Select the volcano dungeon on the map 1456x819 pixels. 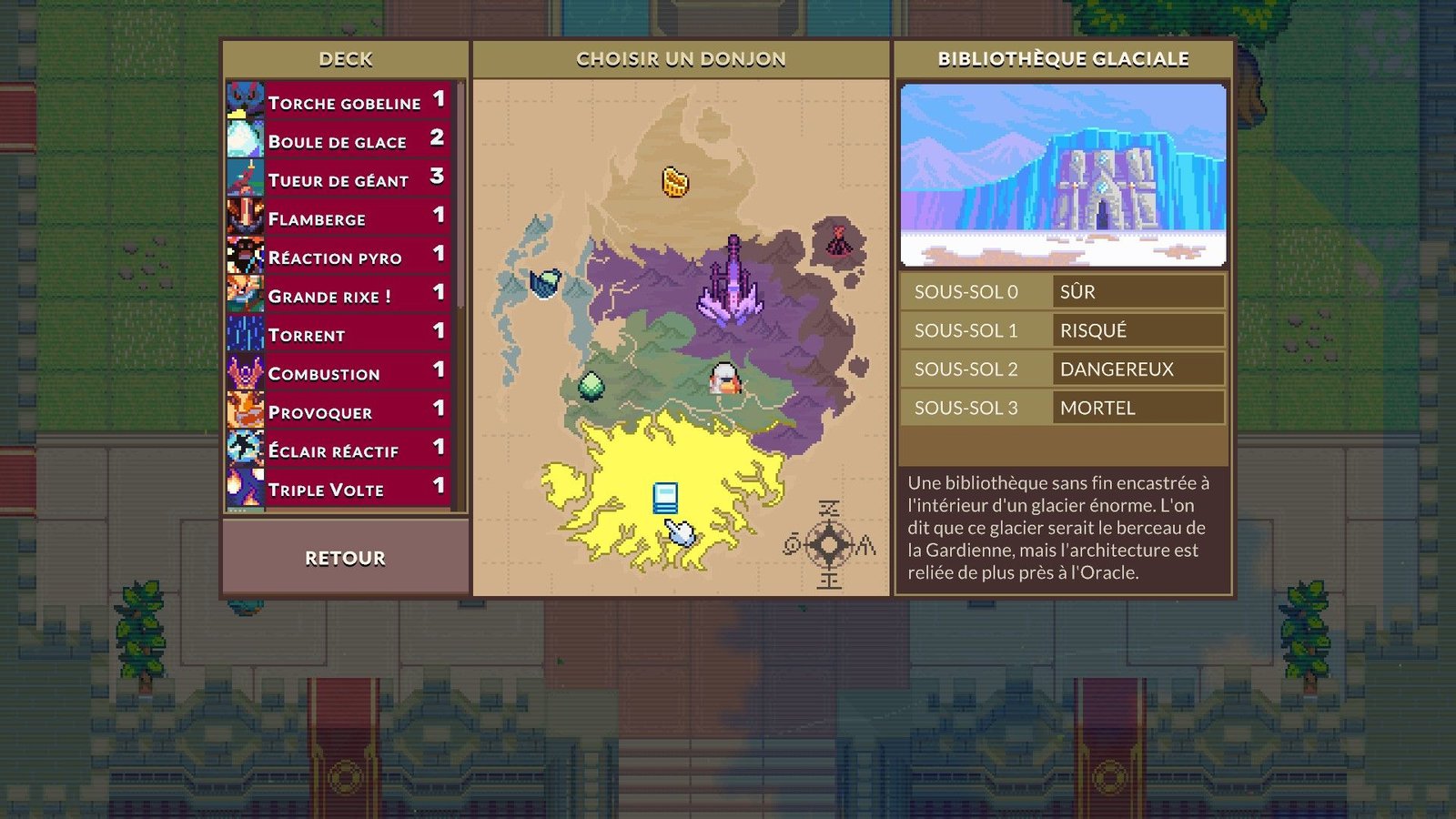[838, 241]
